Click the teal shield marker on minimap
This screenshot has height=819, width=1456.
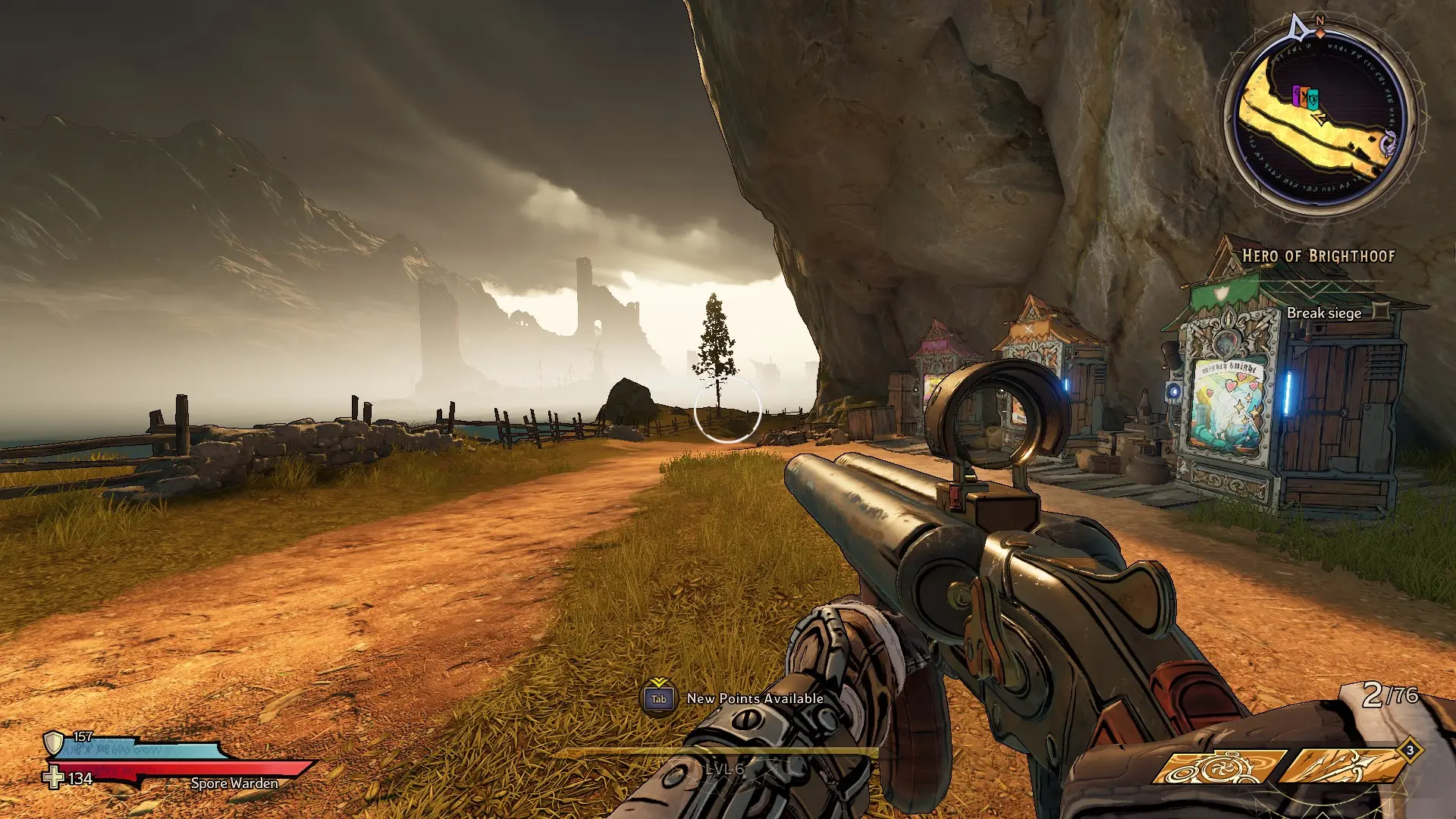(1313, 99)
